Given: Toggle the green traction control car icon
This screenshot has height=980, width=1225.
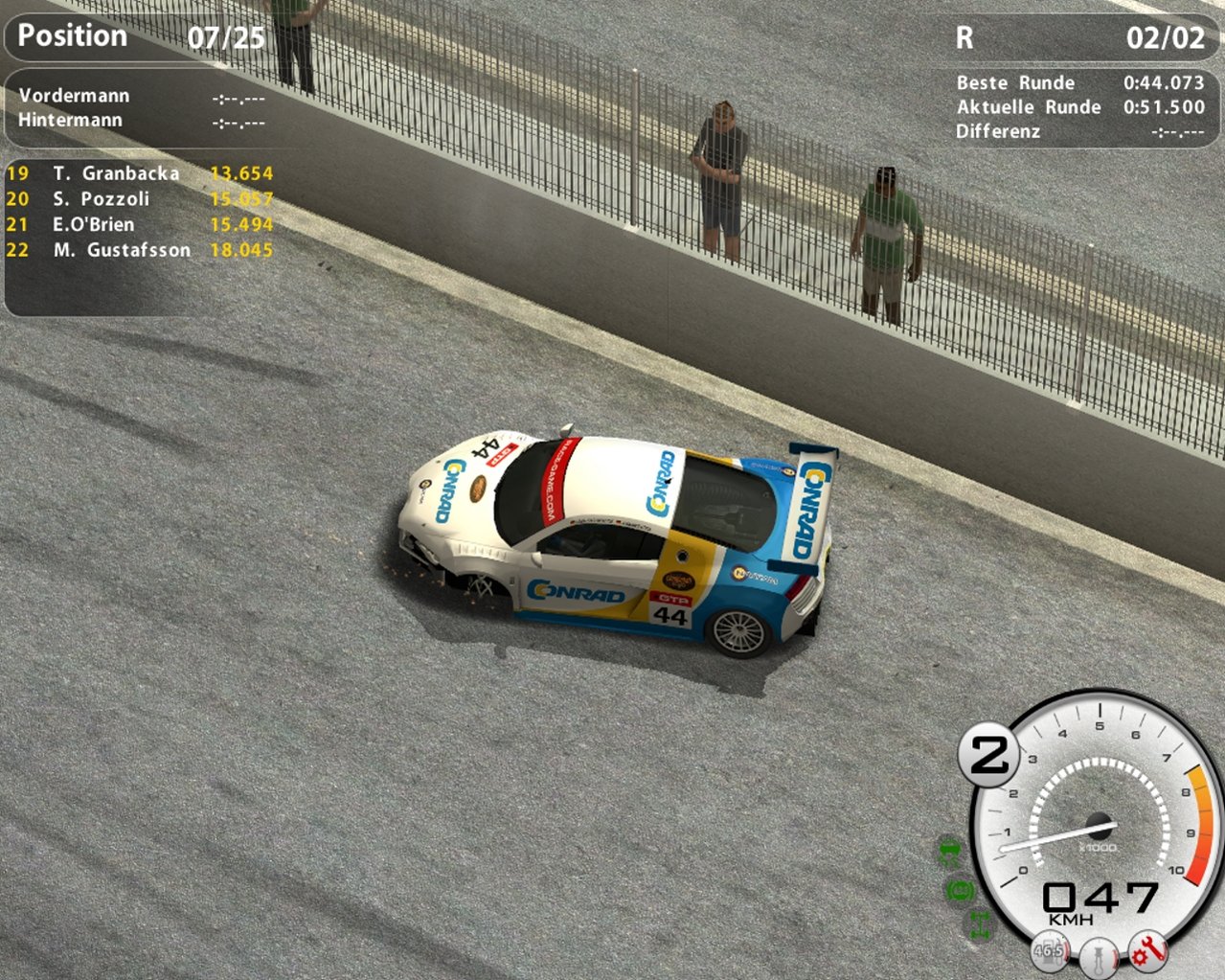Looking at the screenshot, I should coord(950,849).
